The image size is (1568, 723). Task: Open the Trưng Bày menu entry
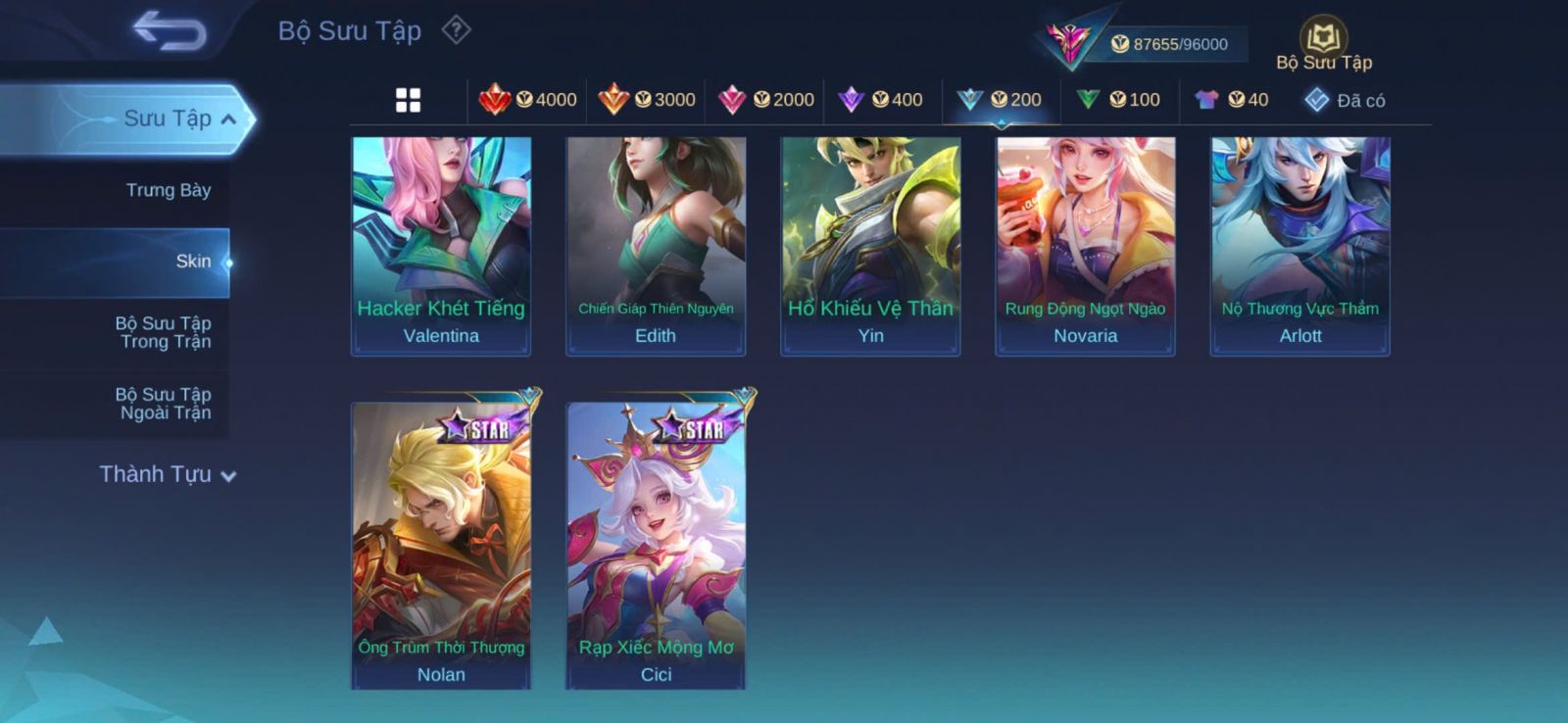click(x=168, y=190)
